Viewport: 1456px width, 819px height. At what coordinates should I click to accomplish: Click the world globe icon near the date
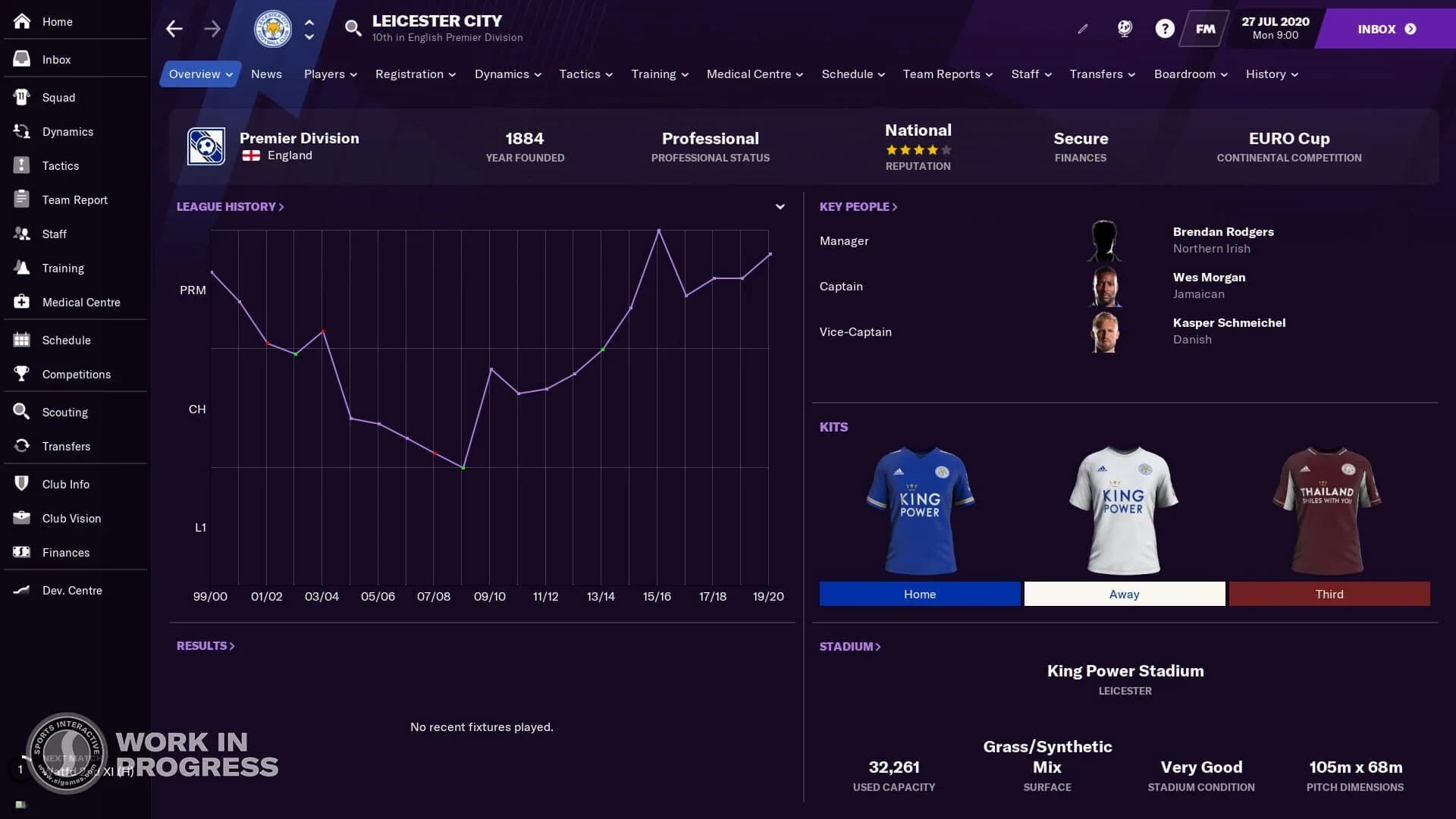pyautogui.click(x=1123, y=28)
